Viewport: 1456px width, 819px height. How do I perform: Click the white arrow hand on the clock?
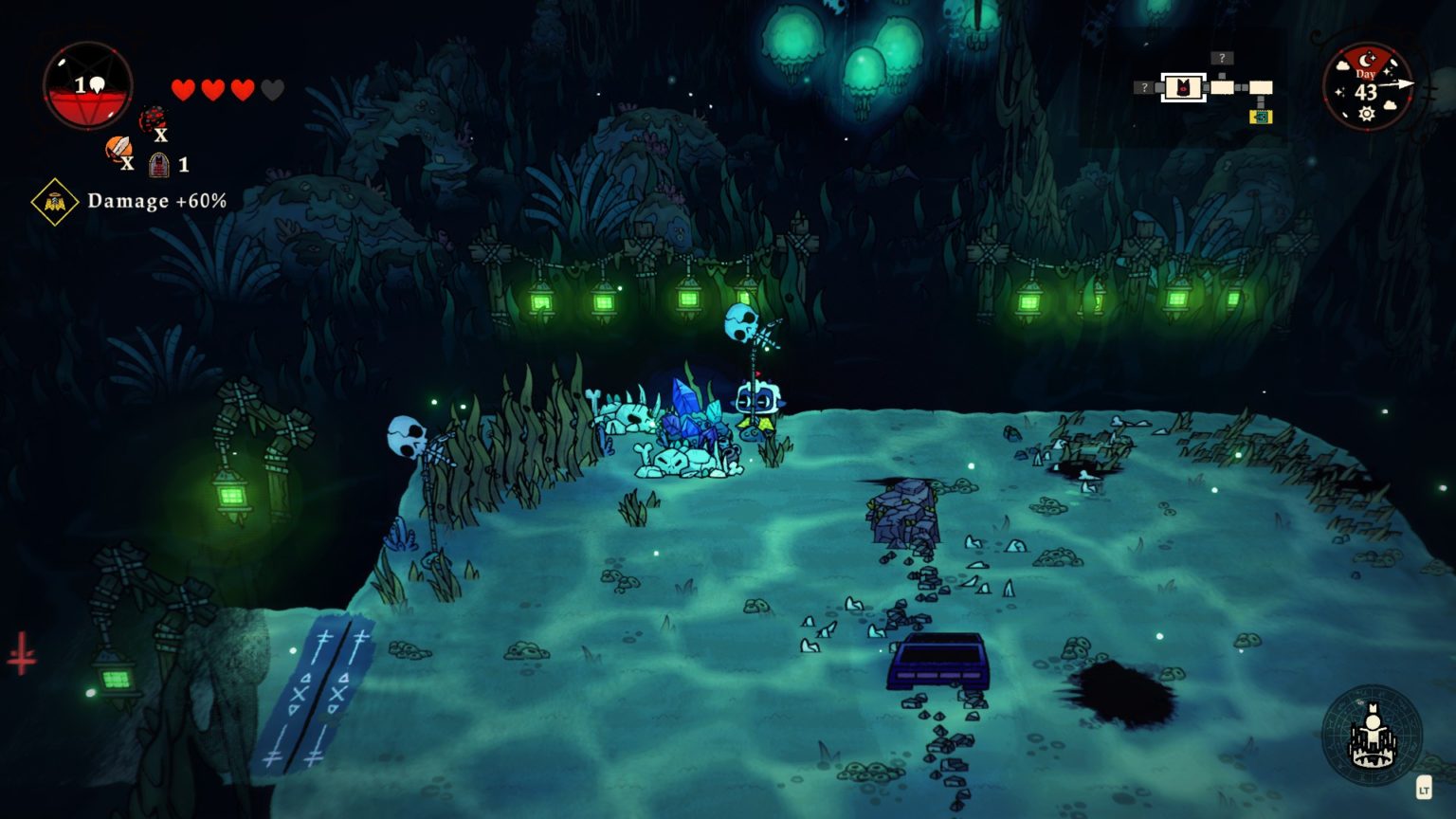click(1398, 83)
